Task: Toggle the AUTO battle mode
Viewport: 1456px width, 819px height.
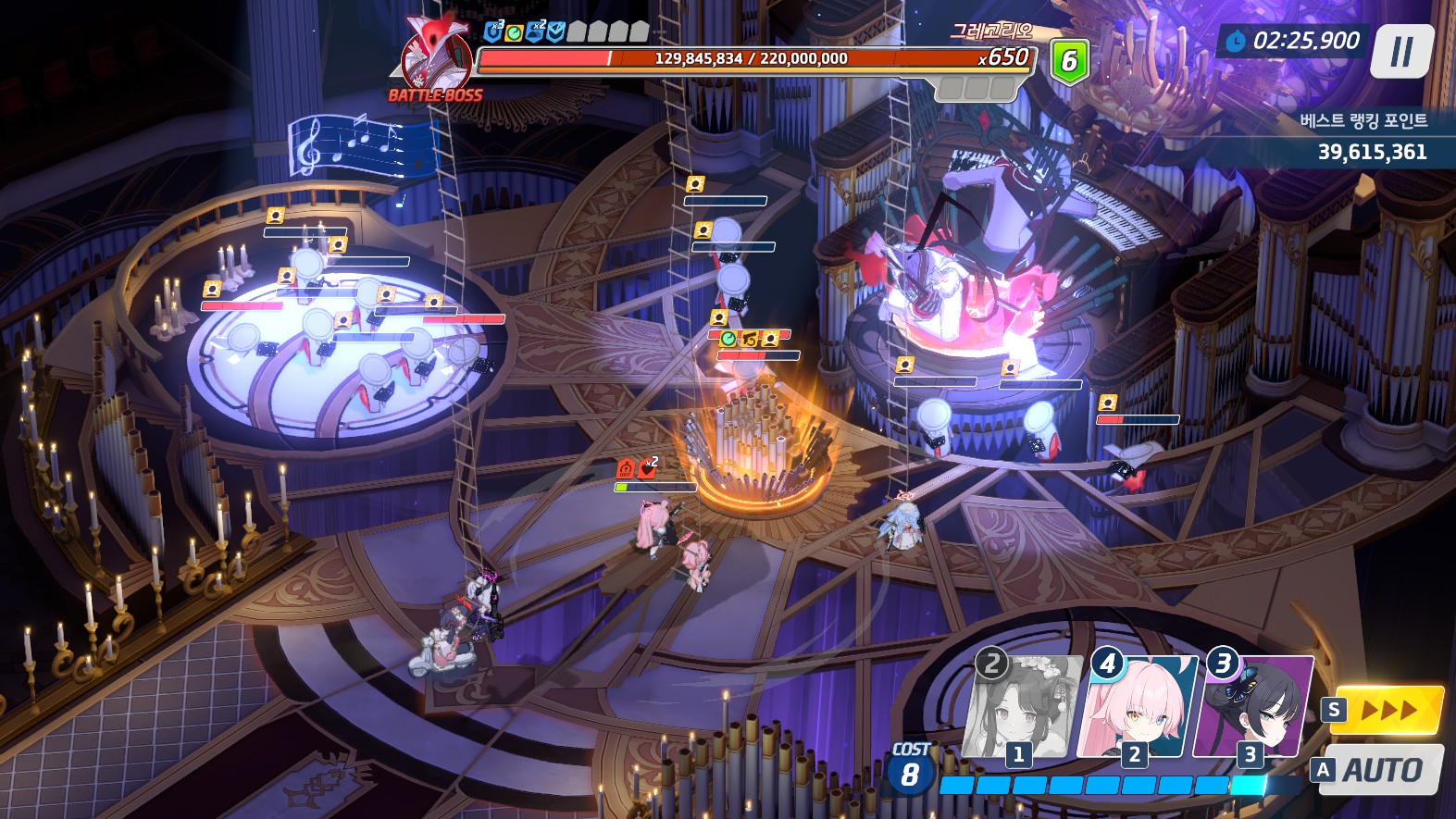Action: pos(1382,770)
